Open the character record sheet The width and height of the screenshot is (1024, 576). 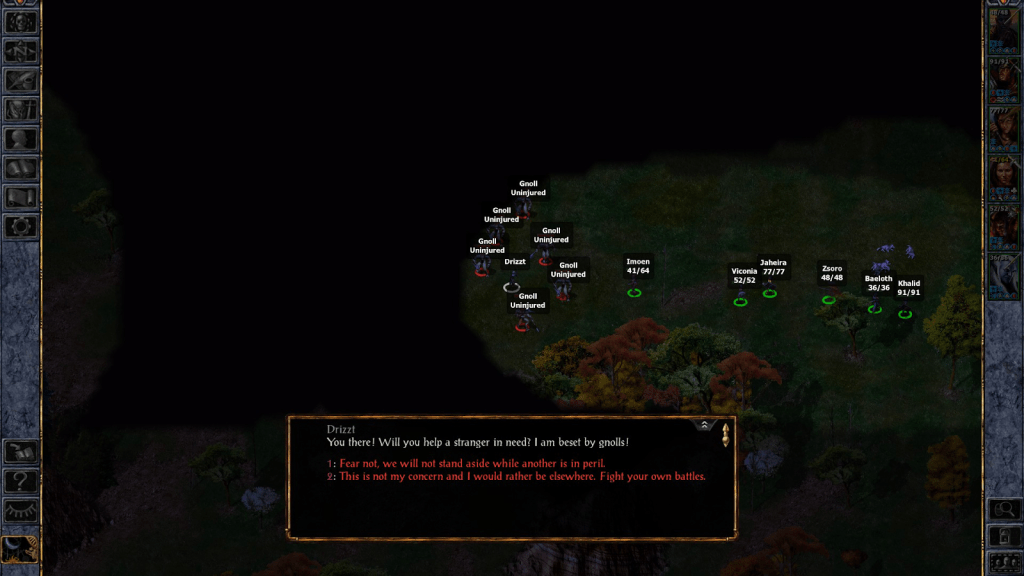(21, 139)
